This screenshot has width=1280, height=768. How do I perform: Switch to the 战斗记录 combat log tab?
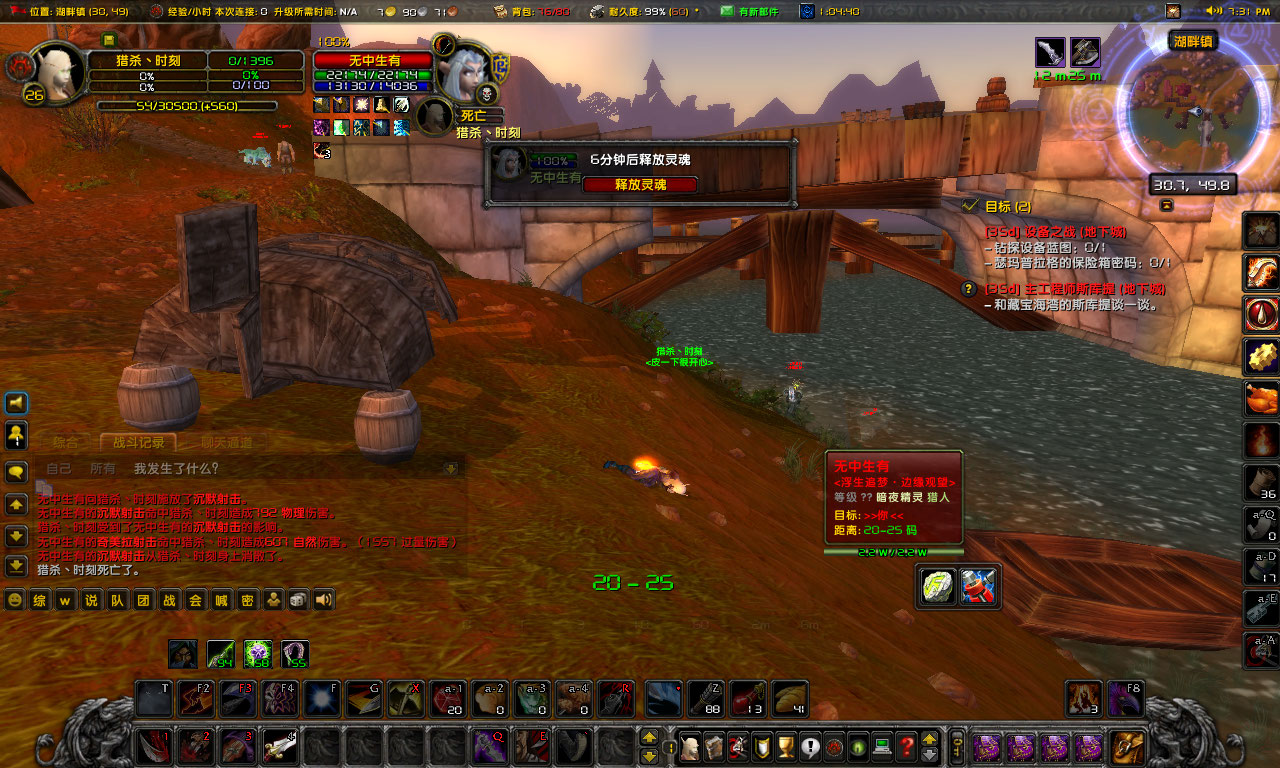point(139,443)
